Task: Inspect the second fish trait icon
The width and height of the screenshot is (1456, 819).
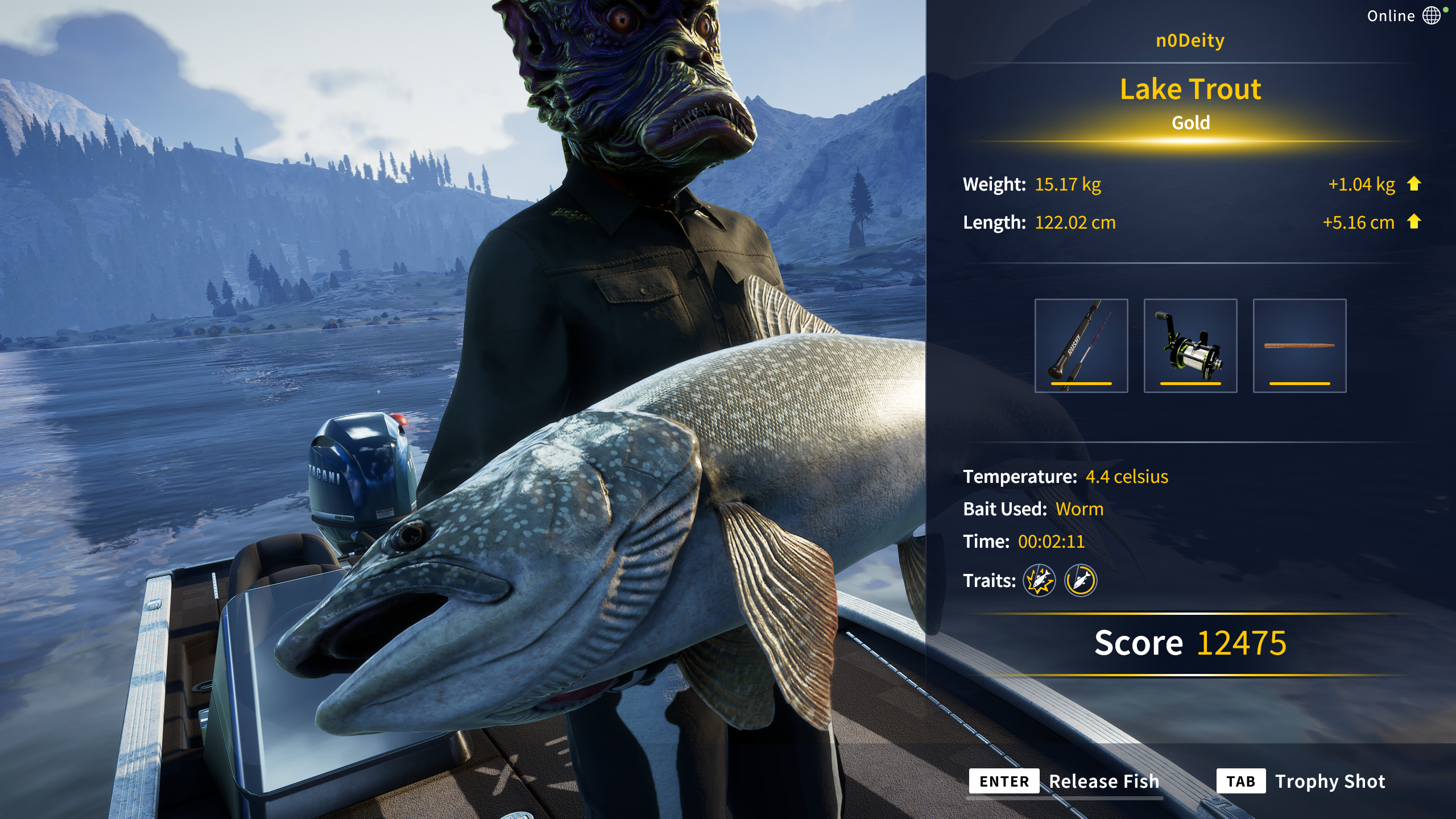Action: [1081, 581]
